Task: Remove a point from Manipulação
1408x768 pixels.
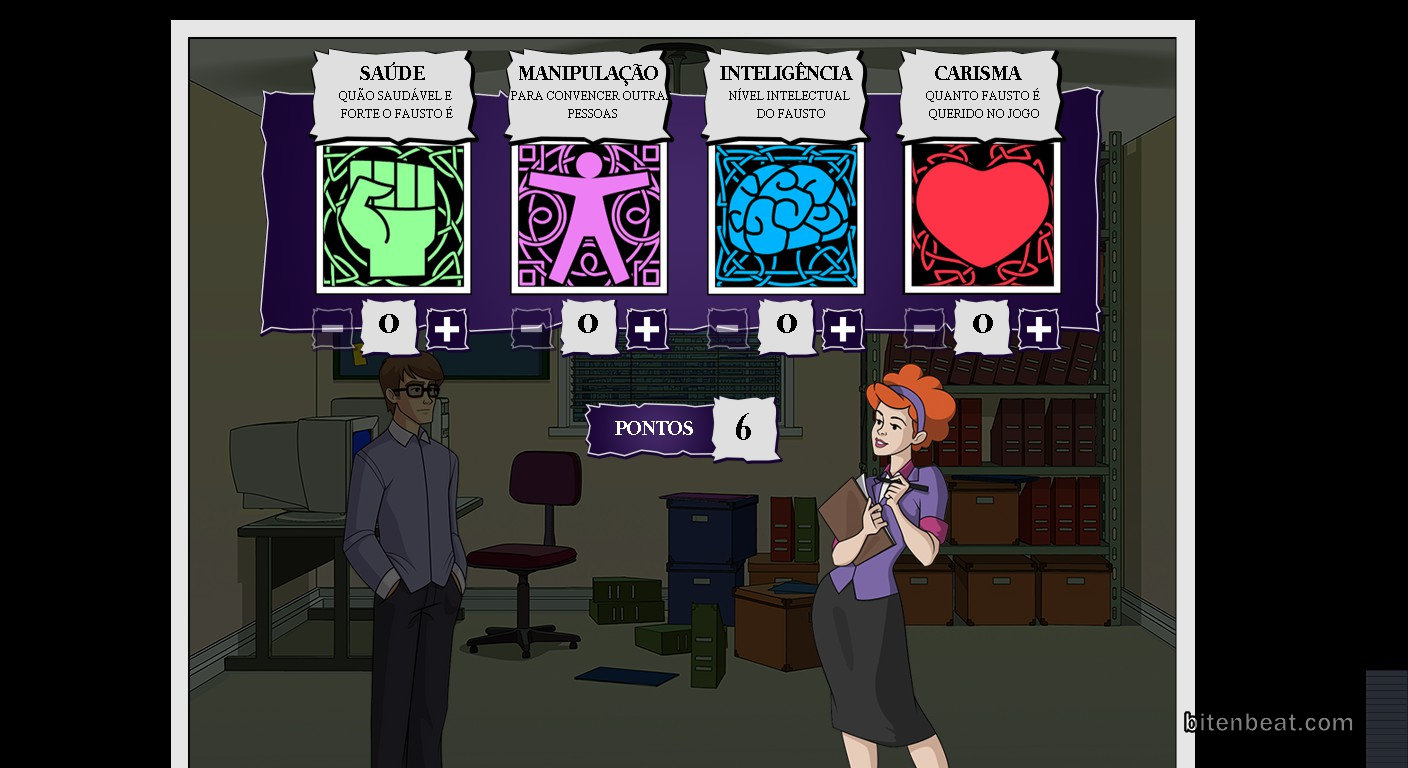Action: (532, 328)
